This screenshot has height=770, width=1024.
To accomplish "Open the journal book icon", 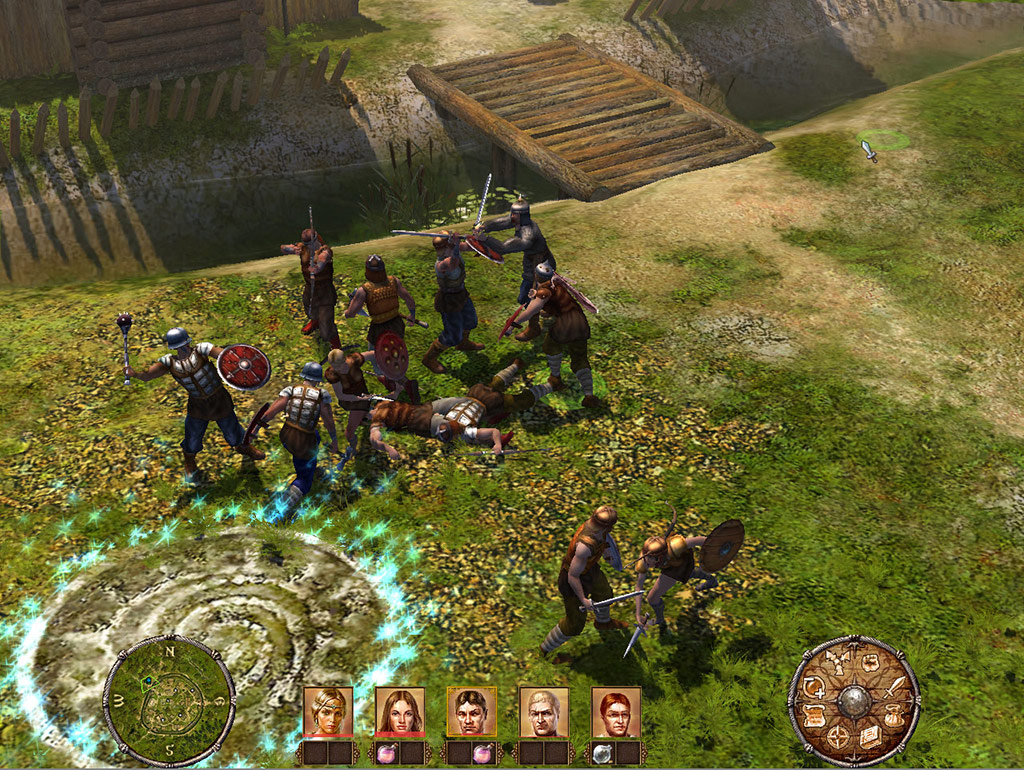I will point(870,737).
